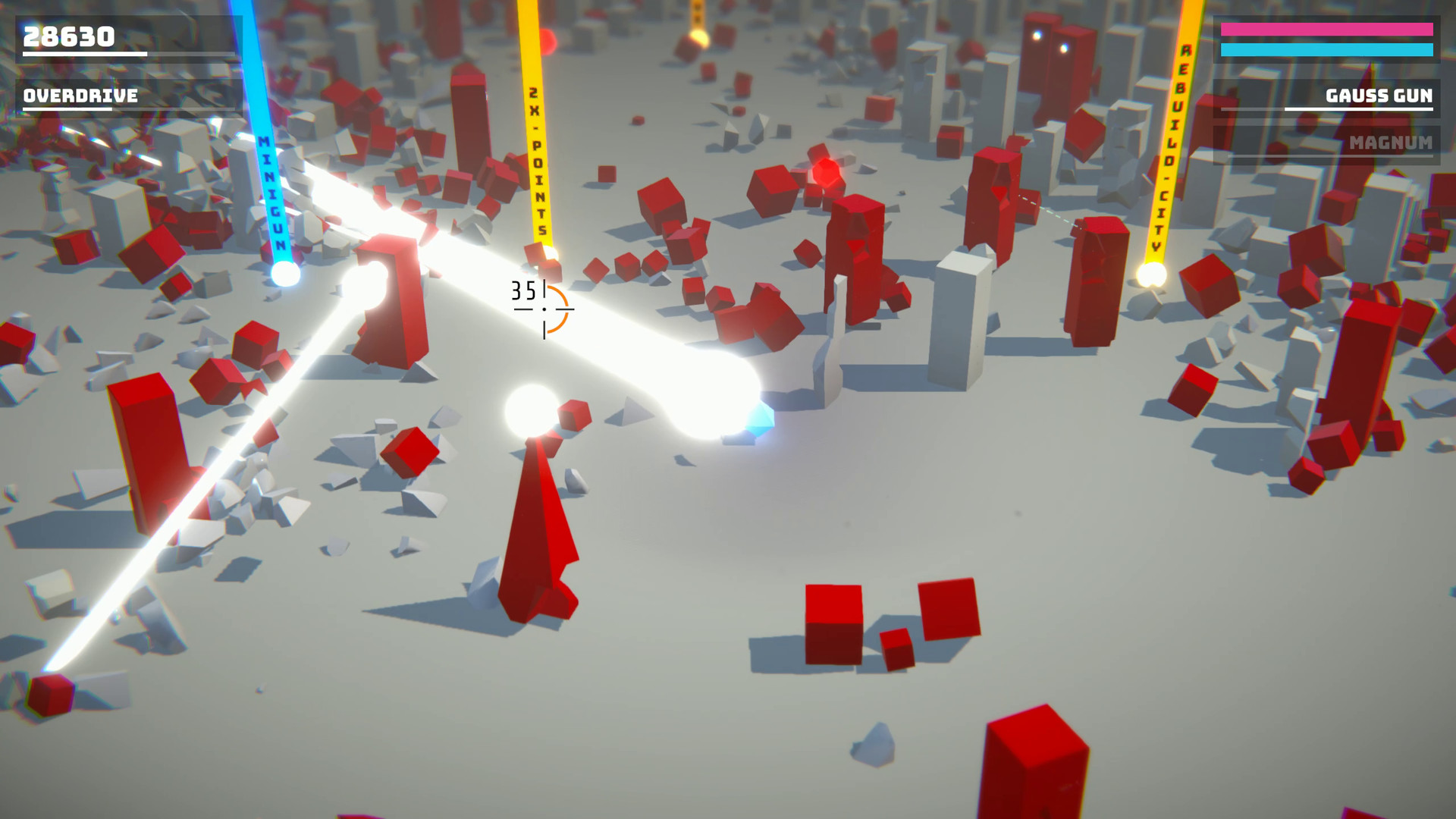
Task: Click the small white orb near the red pyramid
Action: (x=531, y=410)
